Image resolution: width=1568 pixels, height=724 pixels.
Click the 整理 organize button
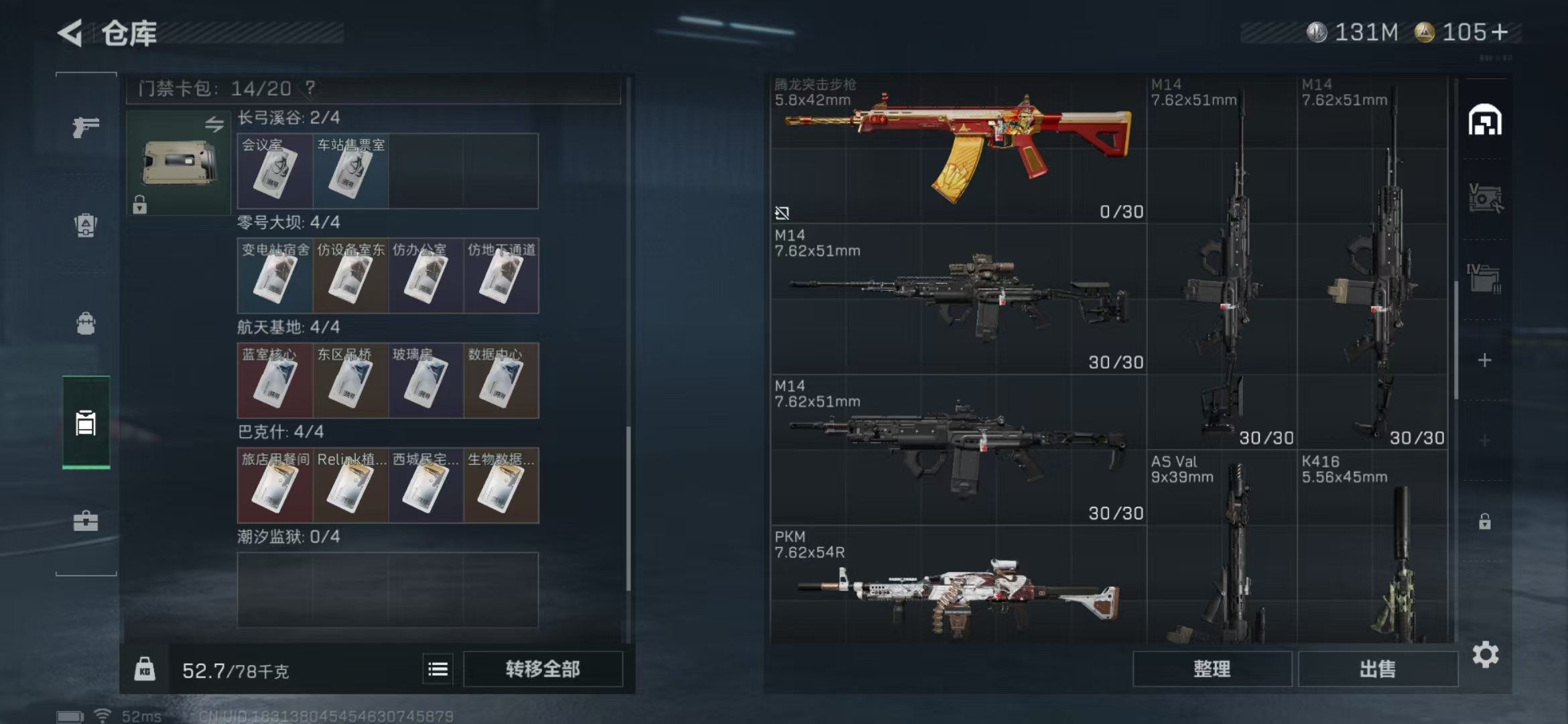click(x=1212, y=669)
